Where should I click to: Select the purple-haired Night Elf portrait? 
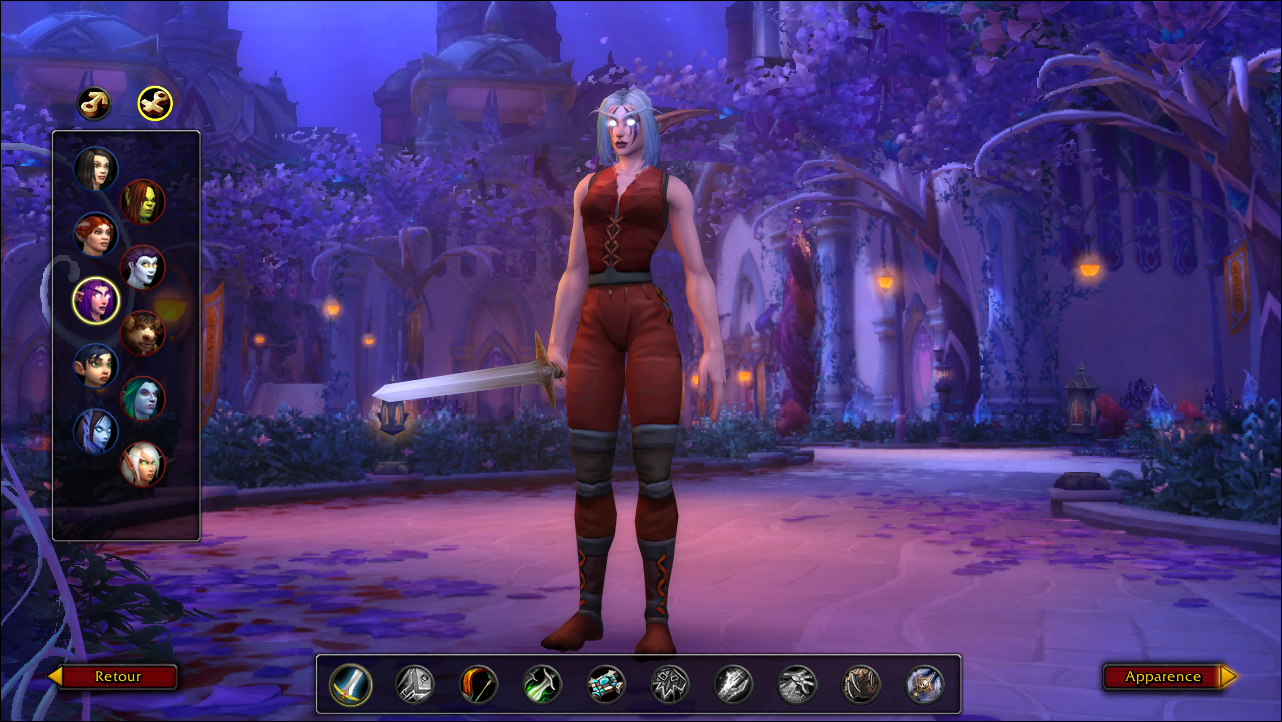(96, 300)
